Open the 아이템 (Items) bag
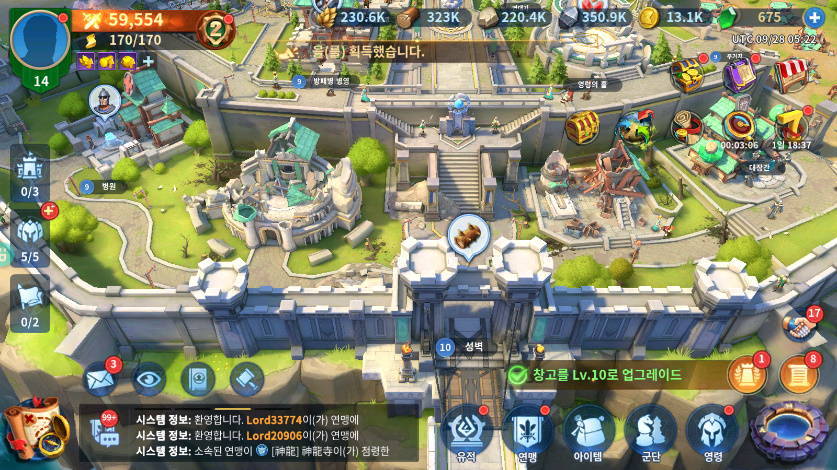Screen dimensions: 837x470 tap(589, 432)
